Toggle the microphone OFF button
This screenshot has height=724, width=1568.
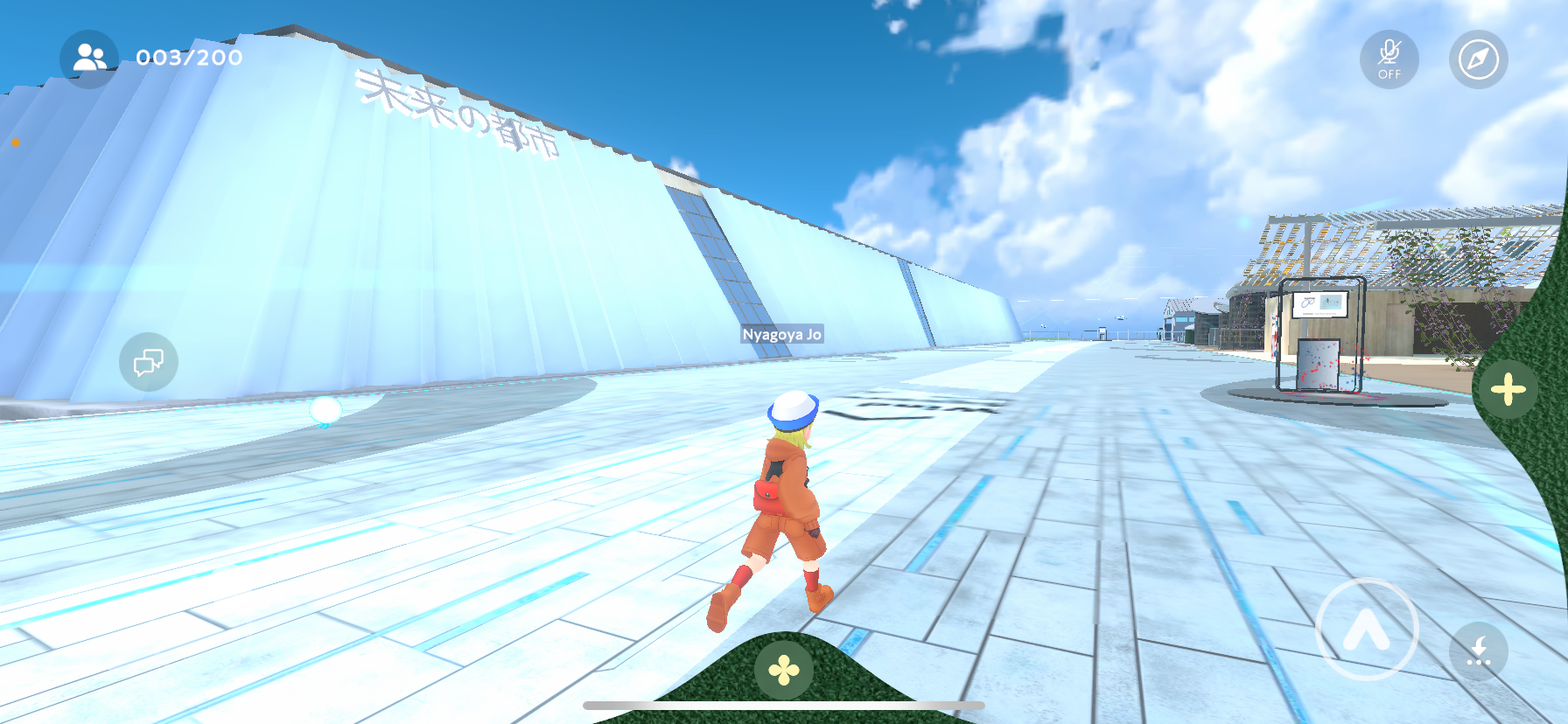1389,59
